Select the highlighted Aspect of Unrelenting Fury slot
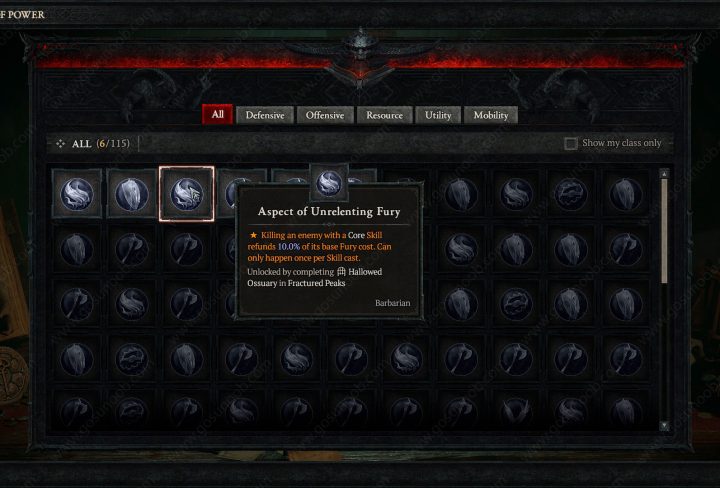The width and height of the screenshot is (720, 488). [186, 193]
